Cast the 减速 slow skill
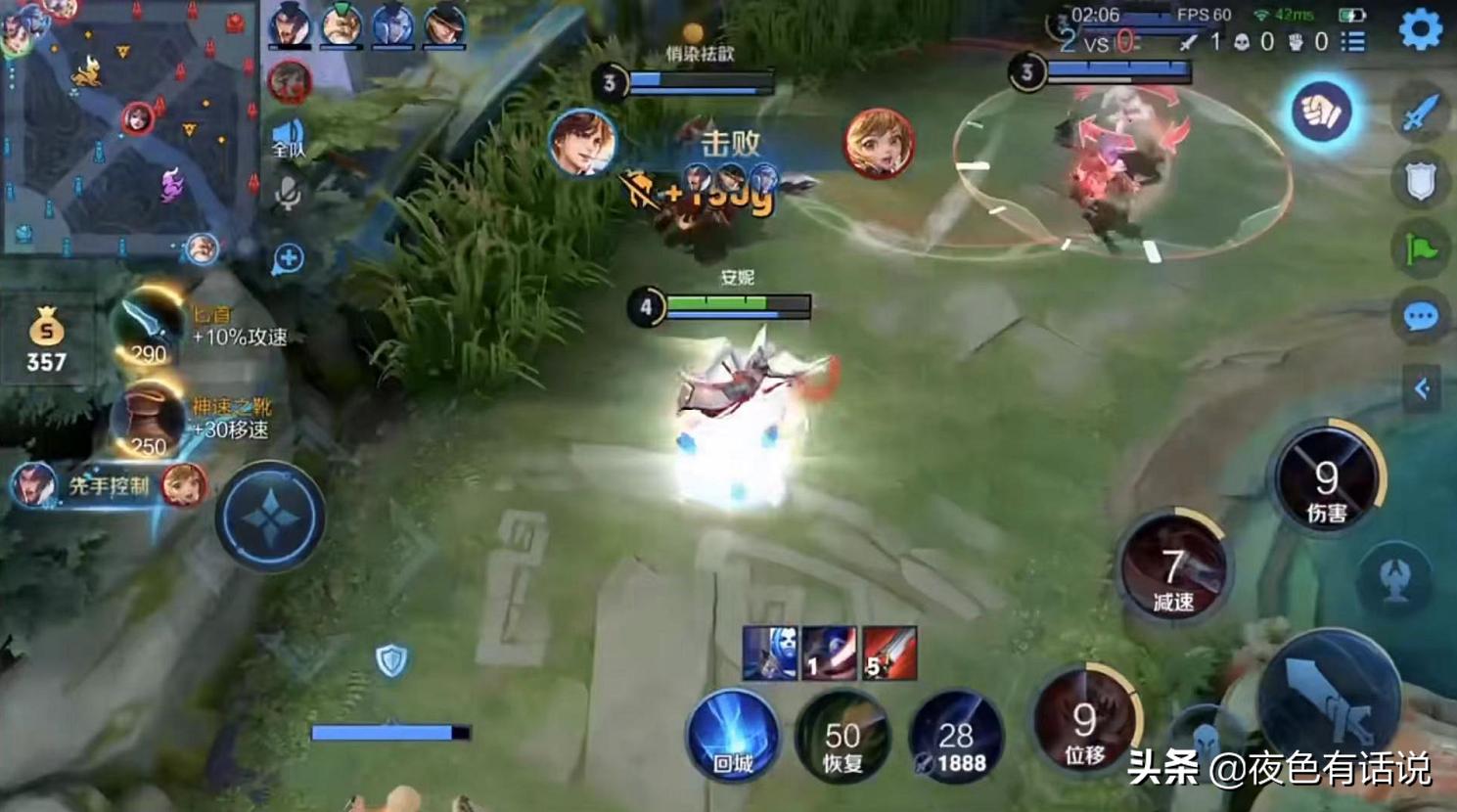 (1173, 567)
